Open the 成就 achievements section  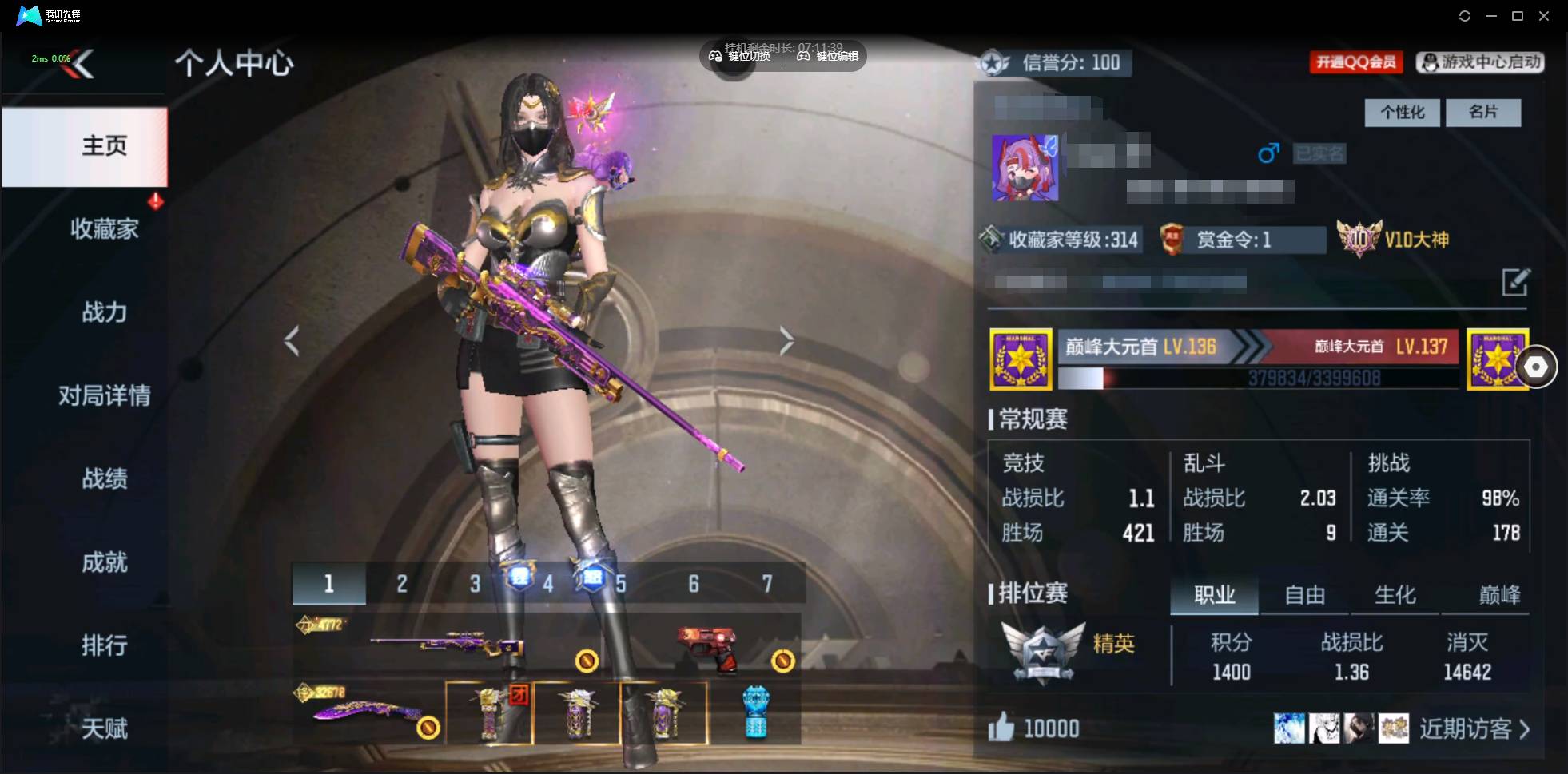click(x=104, y=562)
